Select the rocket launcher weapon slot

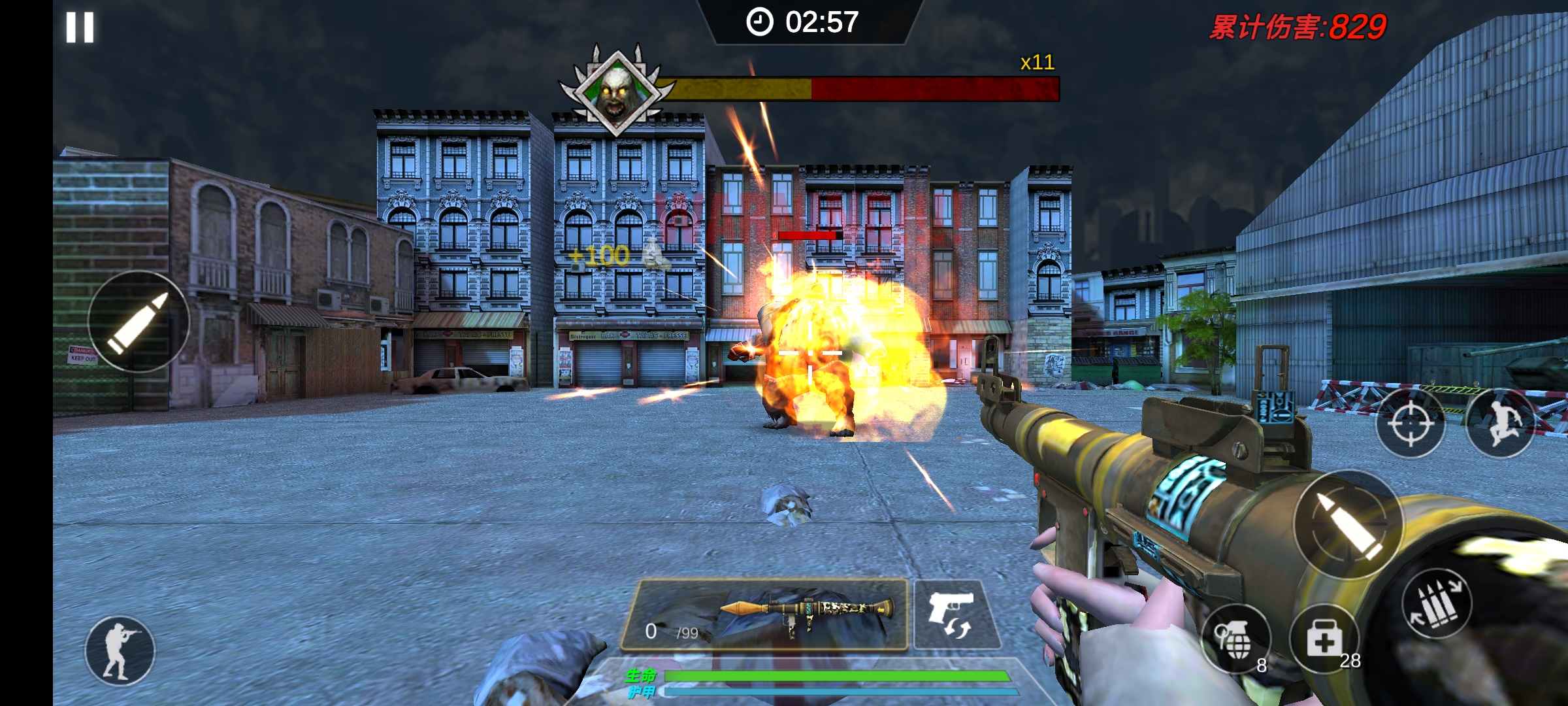[x=764, y=614]
